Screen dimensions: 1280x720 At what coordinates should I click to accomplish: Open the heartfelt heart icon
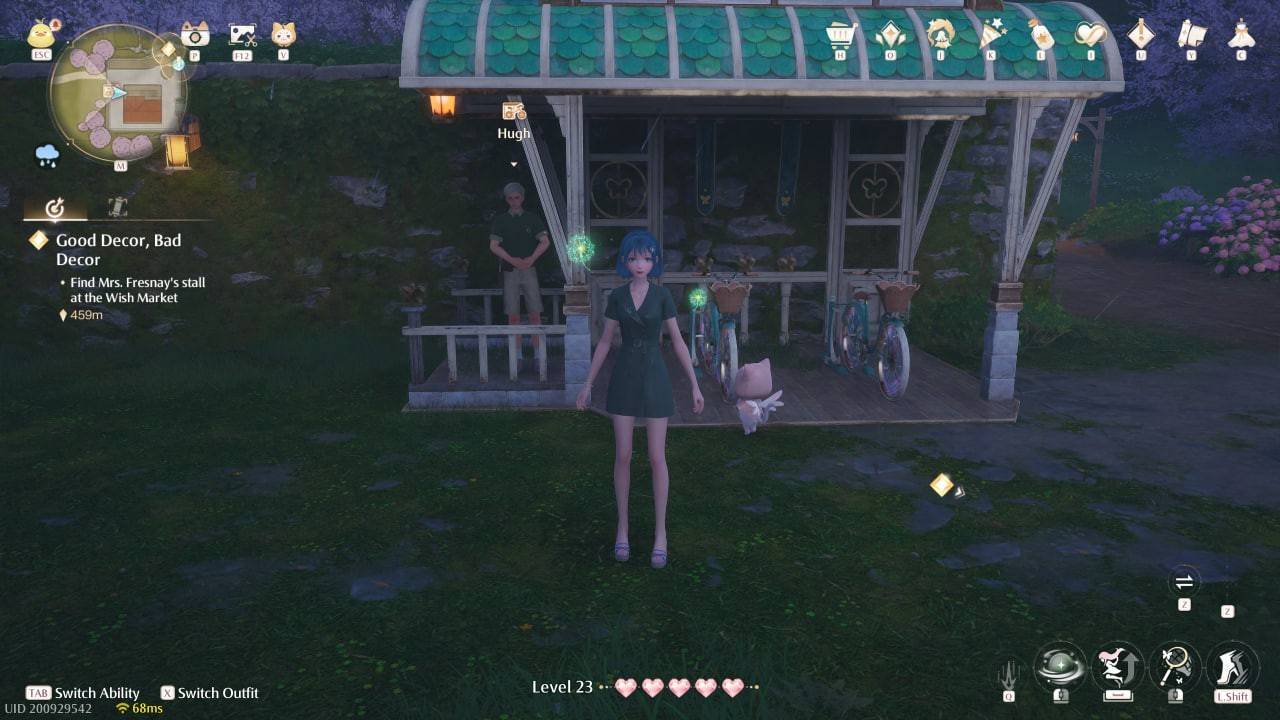[1090, 33]
